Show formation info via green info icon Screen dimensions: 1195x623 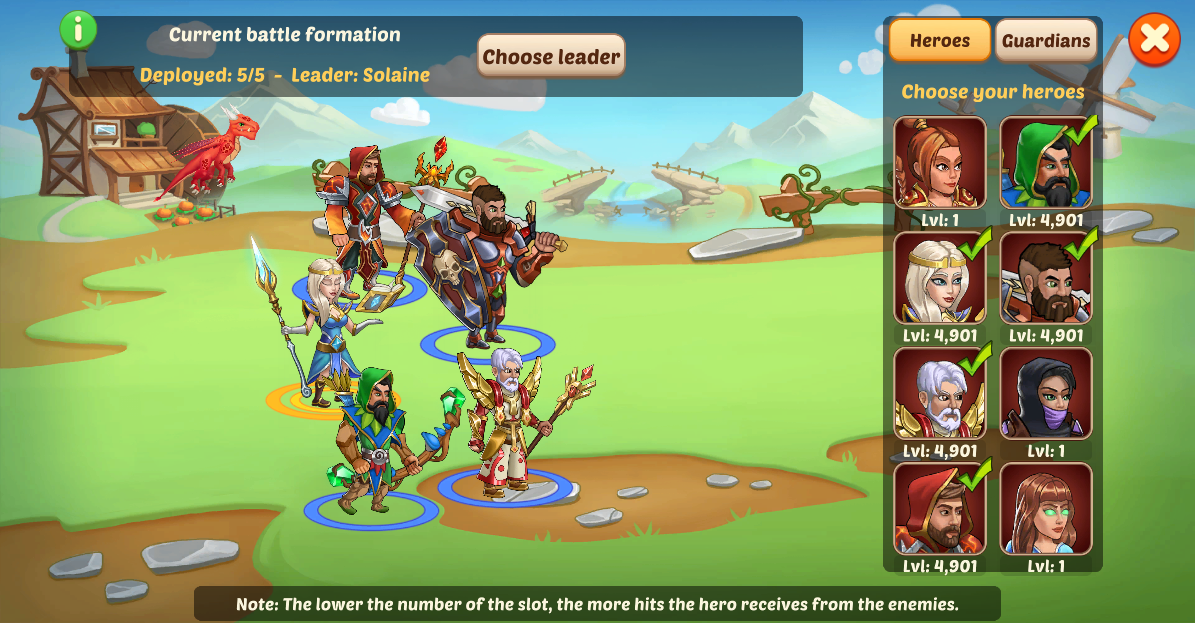coord(78,29)
